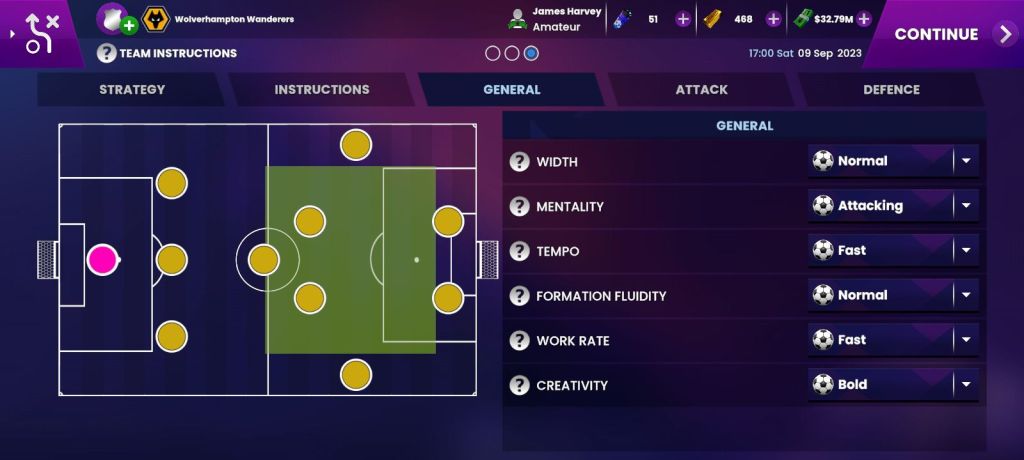Image resolution: width=1024 pixels, height=460 pixels.
Task: Open the Work Rate dropdown
Action: [893, 340]
